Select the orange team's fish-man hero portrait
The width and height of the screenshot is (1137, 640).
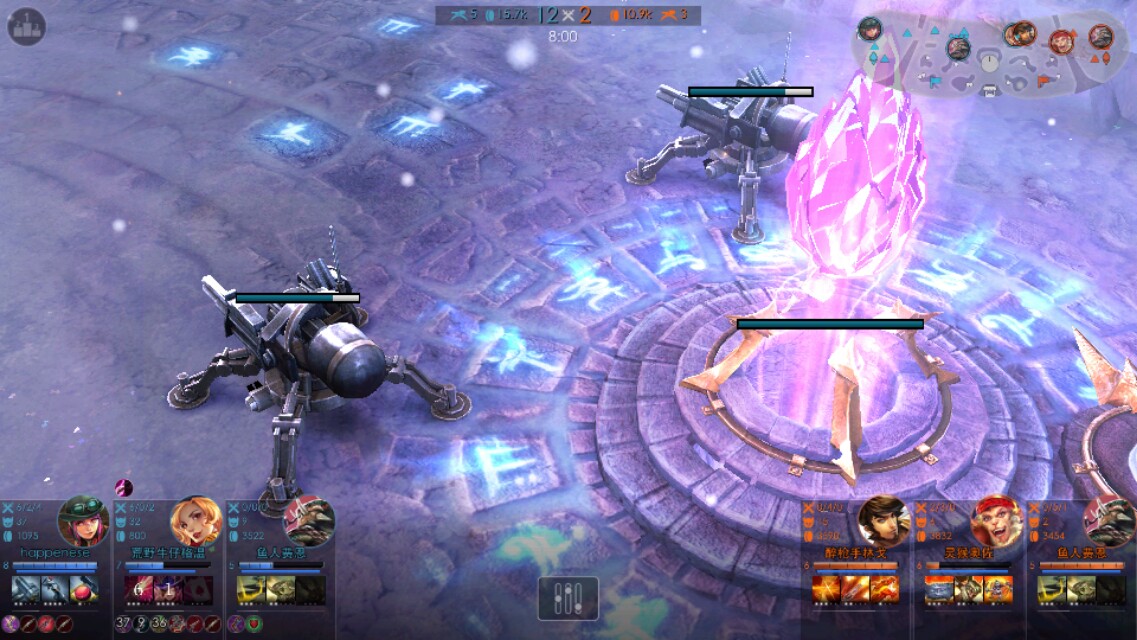(1108, 520)
